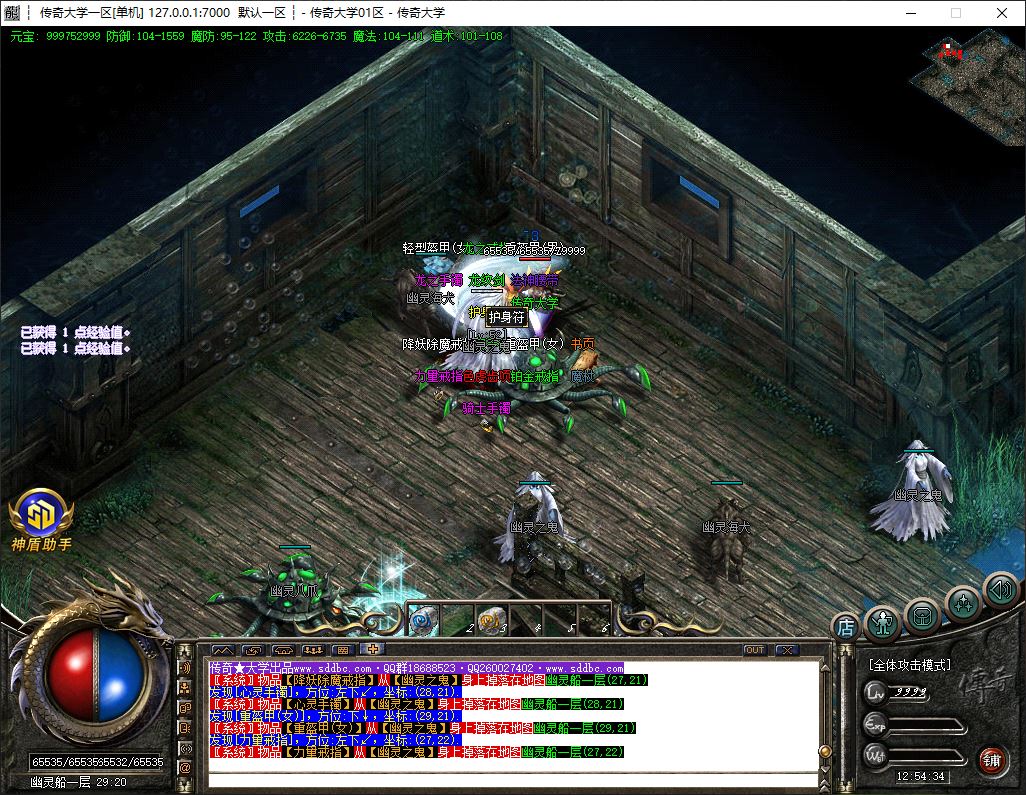Use the golden scroll in belt slot three
1026x795 pixels.
point(490,620)
